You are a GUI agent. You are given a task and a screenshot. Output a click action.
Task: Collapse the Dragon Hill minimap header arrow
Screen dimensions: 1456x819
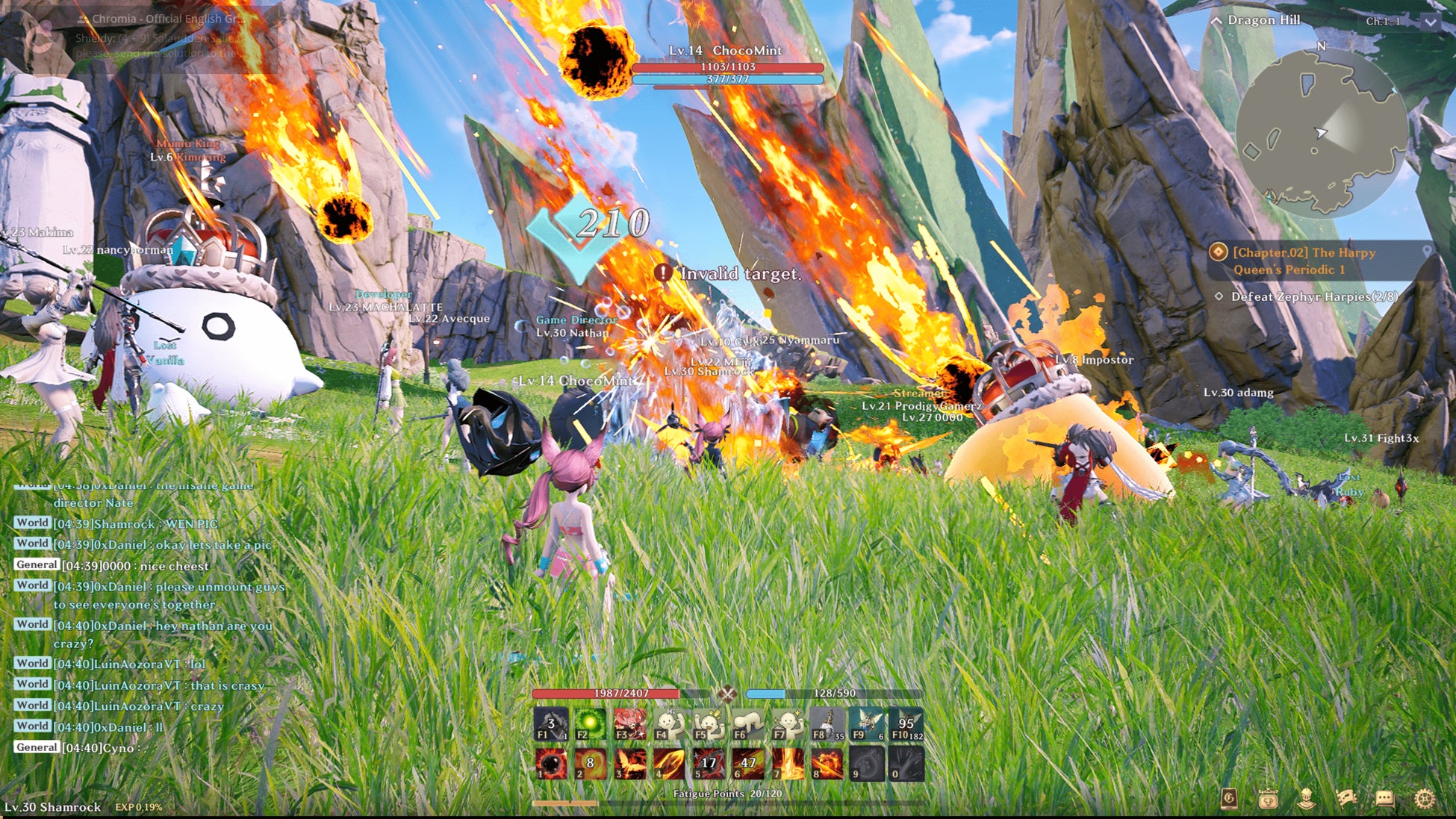pyautogui.click(x=1217, y=21)
